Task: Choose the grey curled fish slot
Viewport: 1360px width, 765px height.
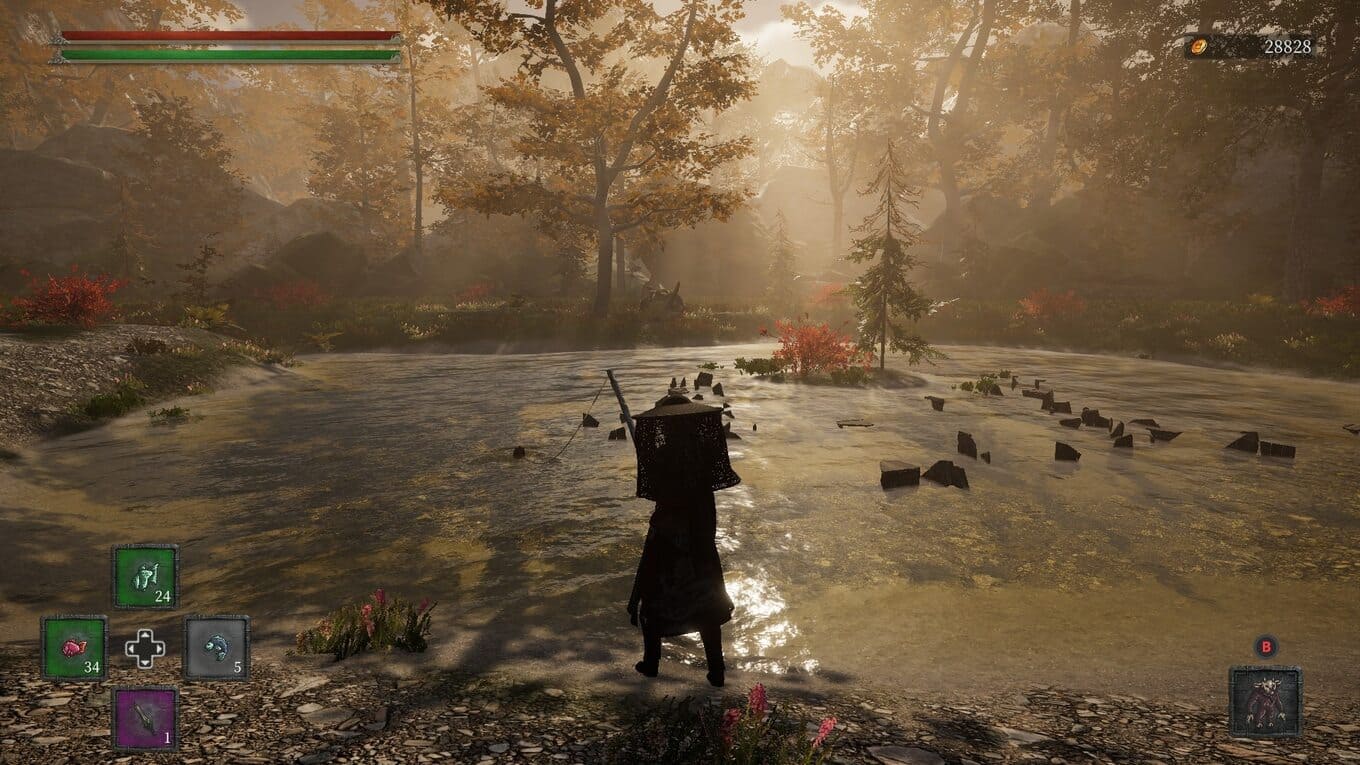Action: click(x=216, y=647)
